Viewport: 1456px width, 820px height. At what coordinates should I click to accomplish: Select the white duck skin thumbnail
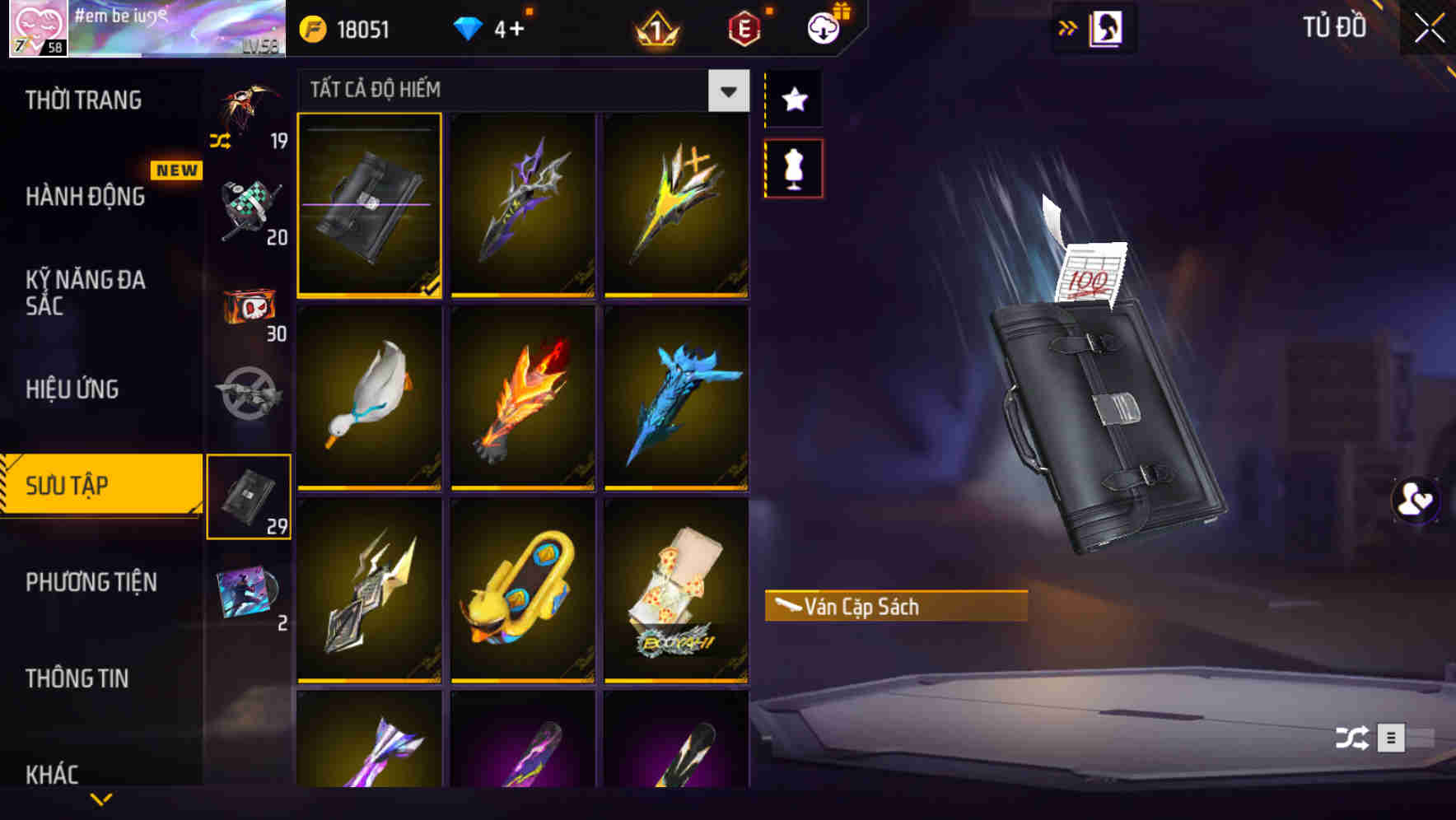click(x=369, y=398)
